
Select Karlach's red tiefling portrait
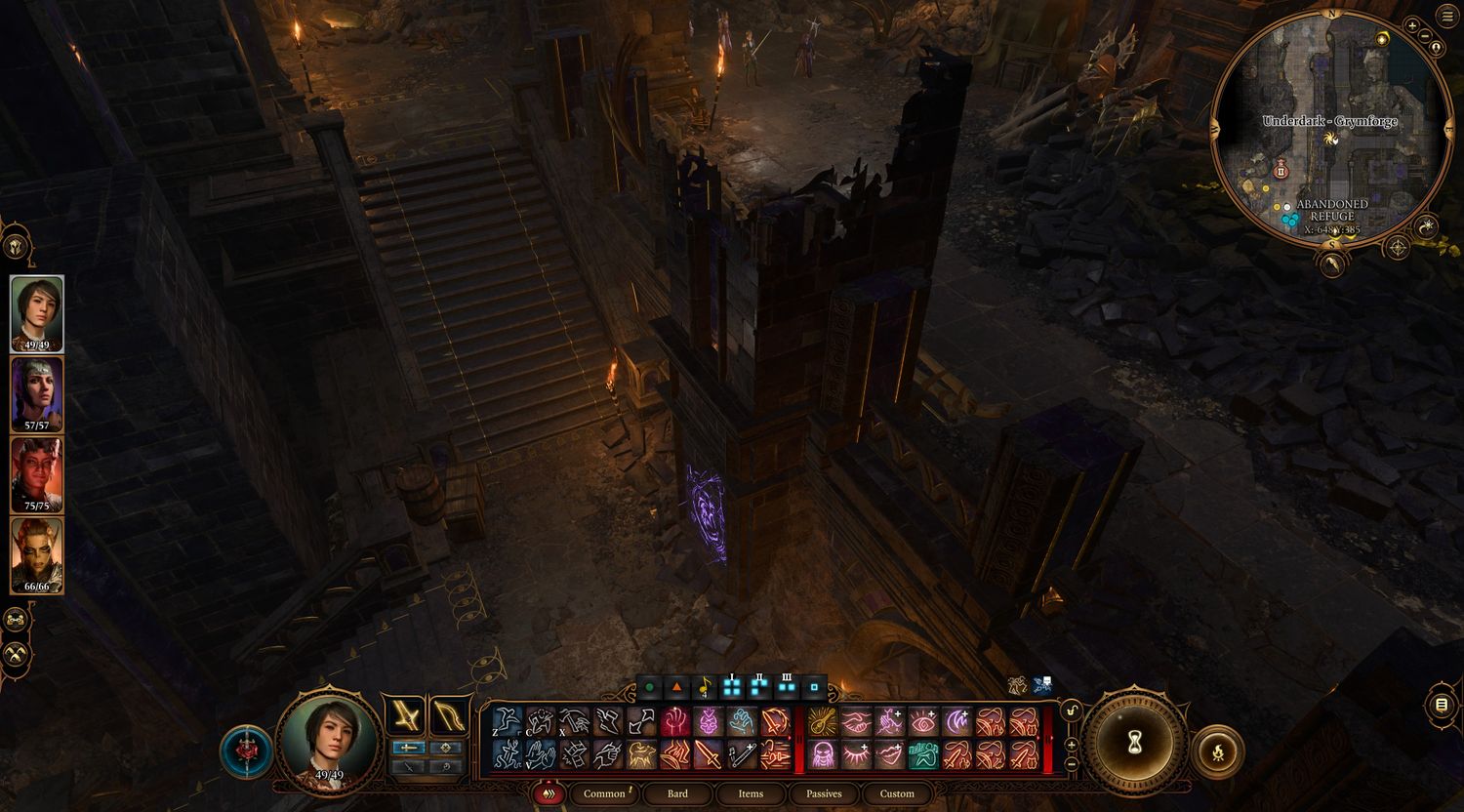click(37, 474)
